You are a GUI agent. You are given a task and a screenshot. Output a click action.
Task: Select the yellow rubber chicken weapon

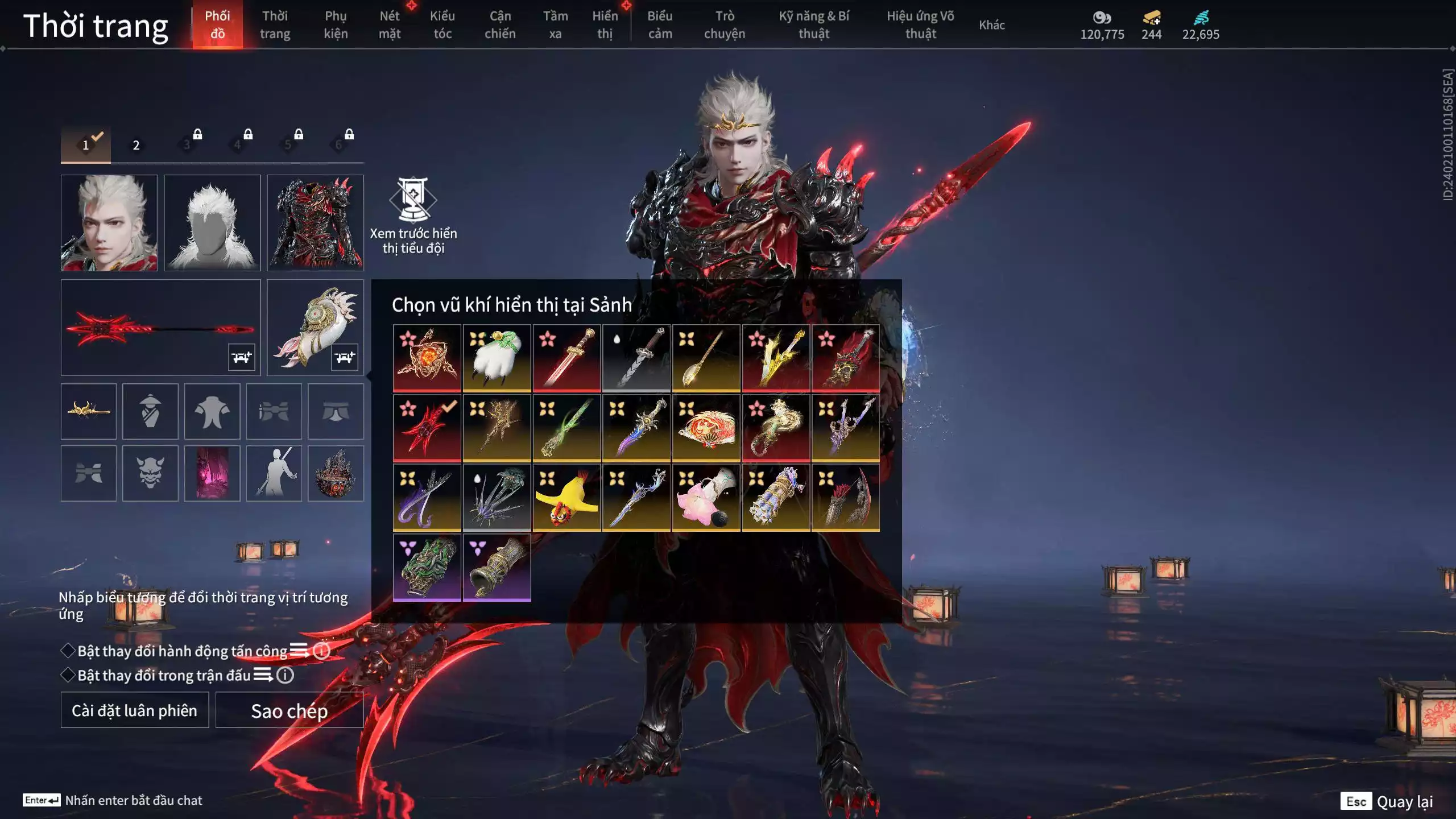566,498
